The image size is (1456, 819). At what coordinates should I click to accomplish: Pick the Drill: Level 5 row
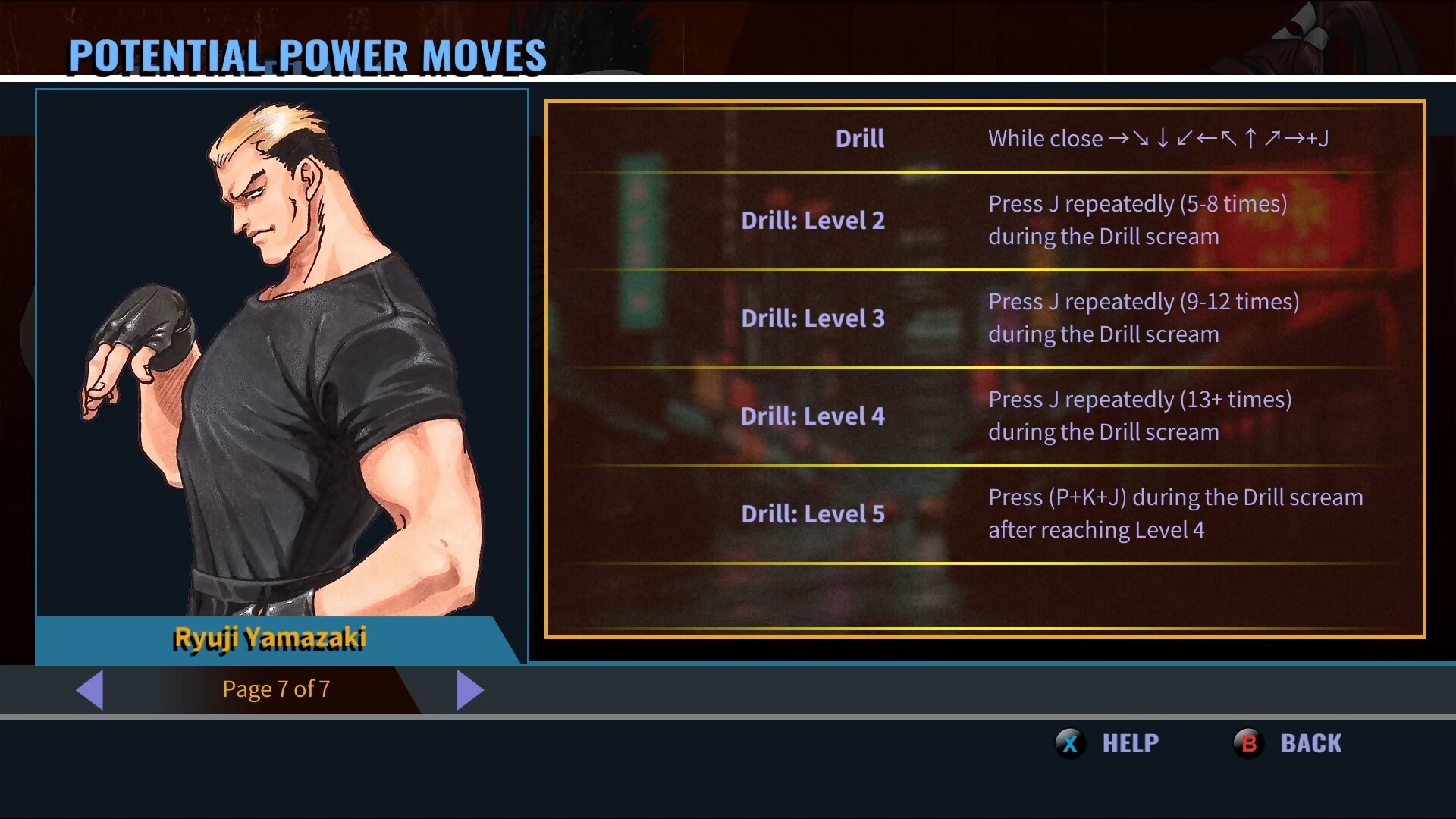984,514
